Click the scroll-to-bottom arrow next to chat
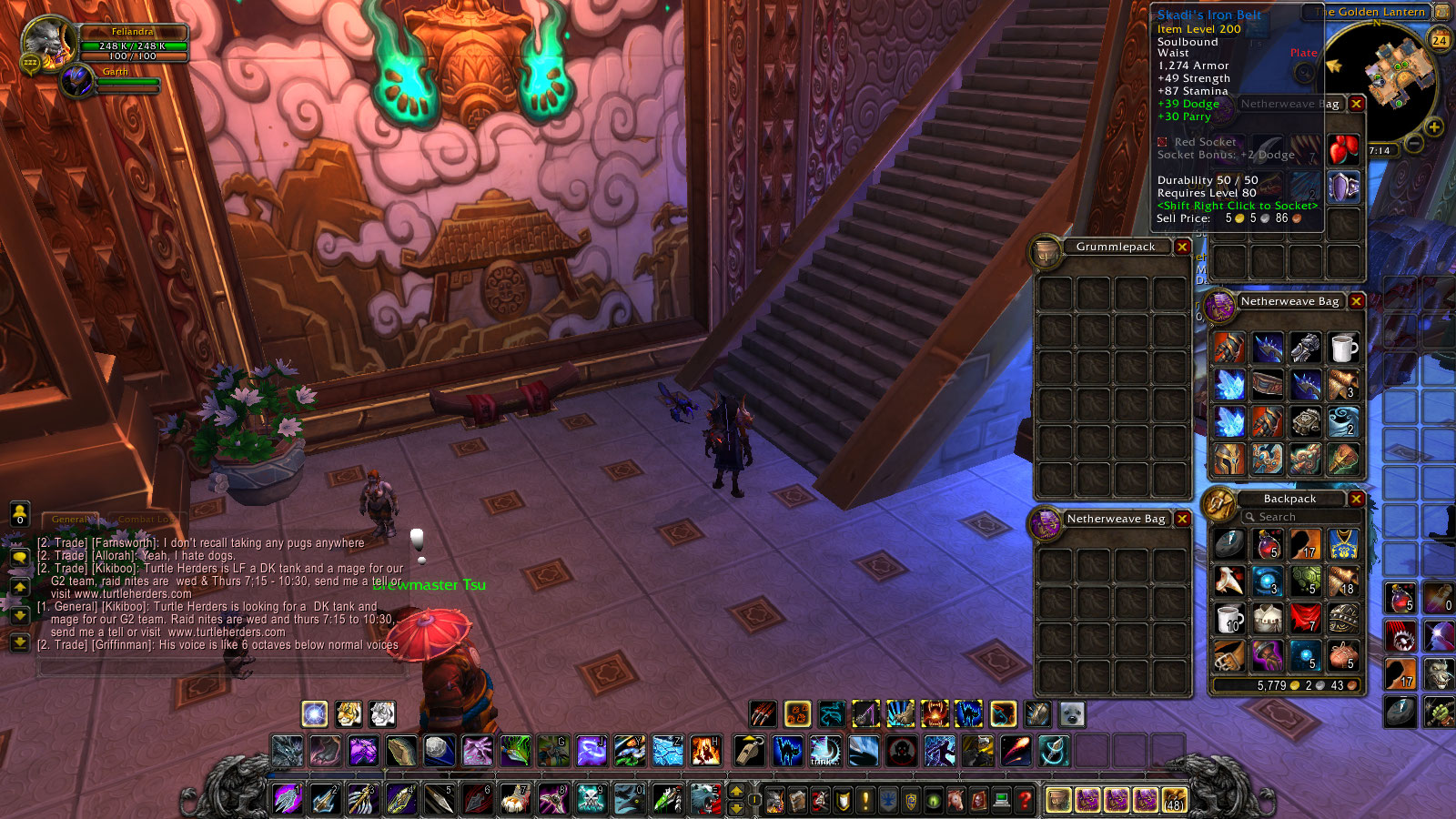Image resolution: width=1456 pixels, height=819 pixels. (19, 642)
